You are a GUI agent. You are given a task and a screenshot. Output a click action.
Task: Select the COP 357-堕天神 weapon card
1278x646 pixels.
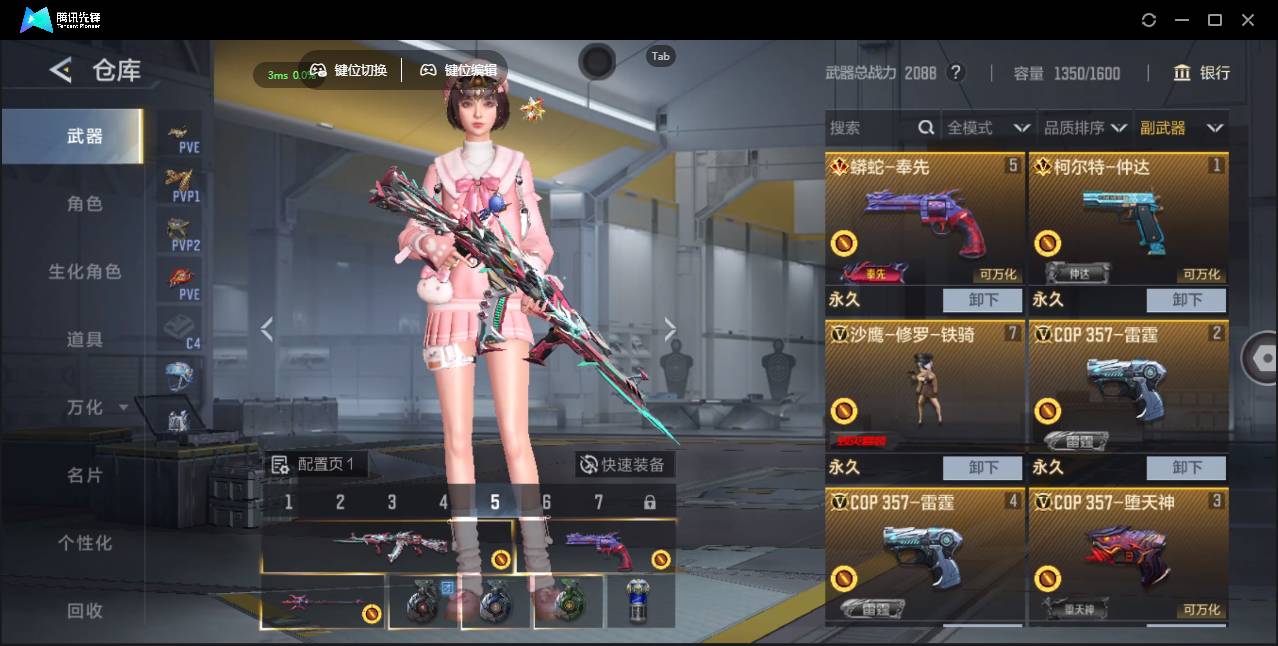1128,555
